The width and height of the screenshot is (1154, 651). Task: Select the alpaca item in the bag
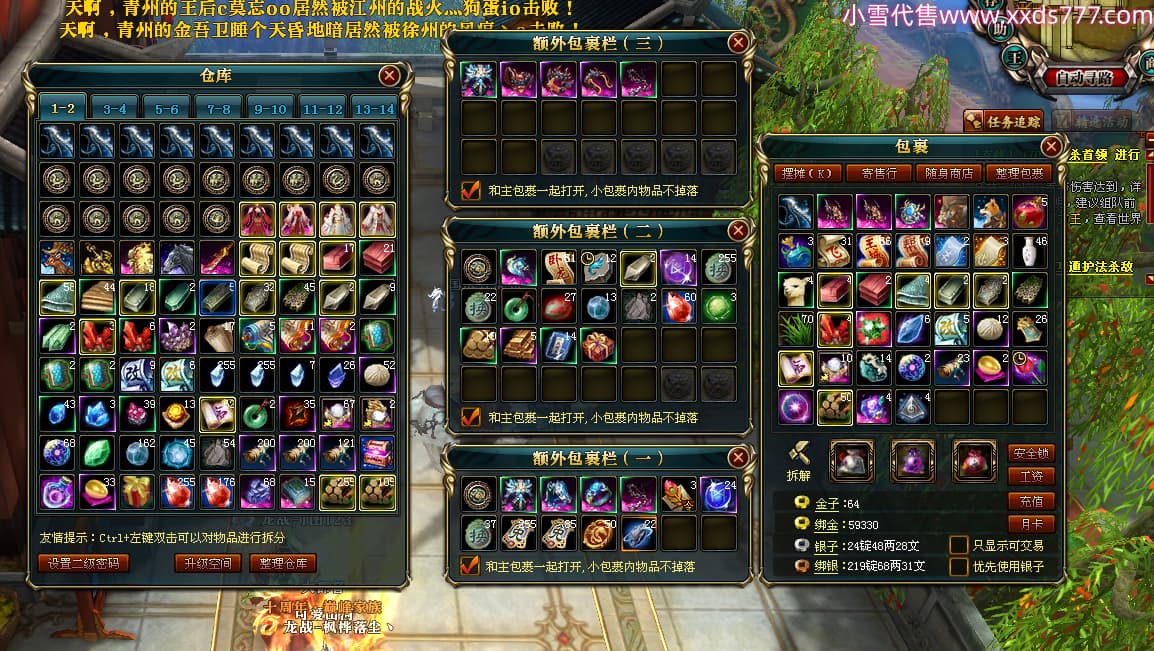[796, 289]
